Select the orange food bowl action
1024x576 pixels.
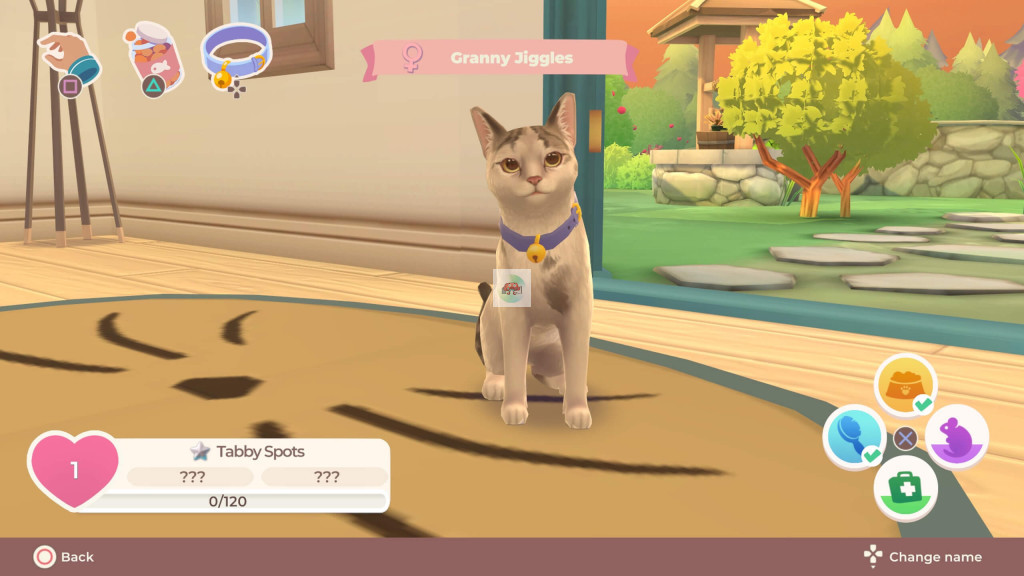(905, 385)
